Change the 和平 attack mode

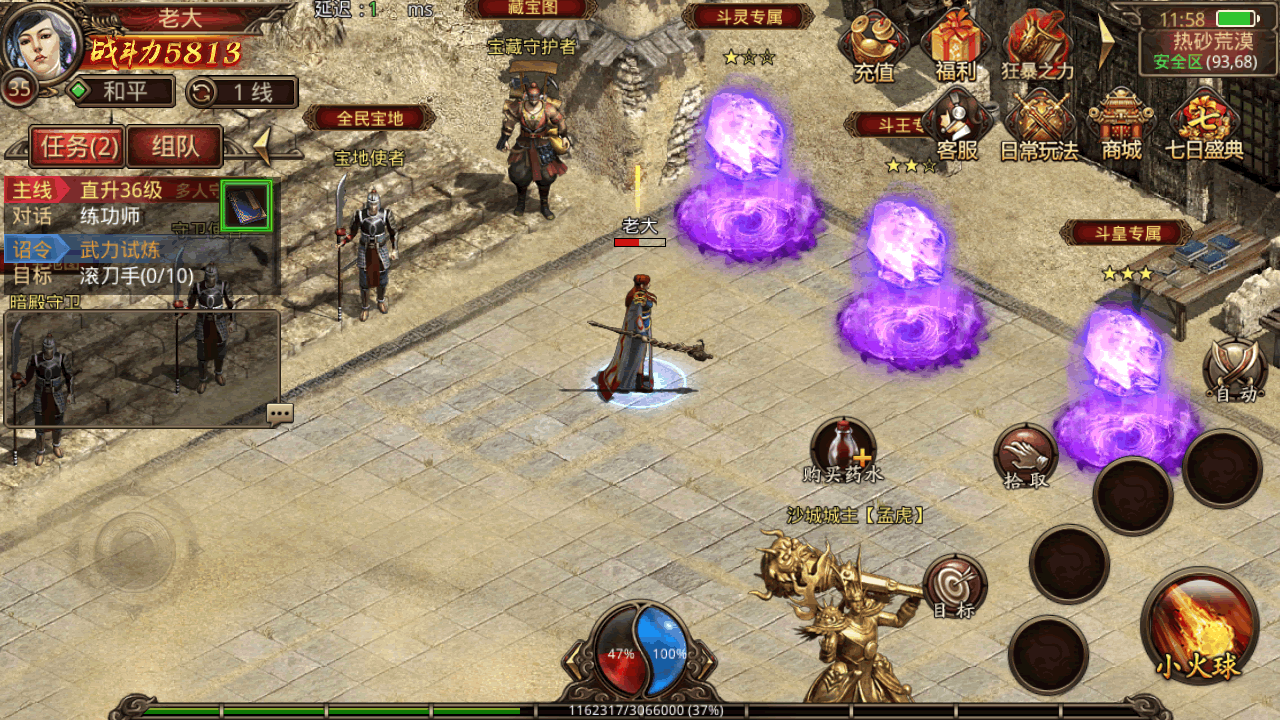pos(118,92)
